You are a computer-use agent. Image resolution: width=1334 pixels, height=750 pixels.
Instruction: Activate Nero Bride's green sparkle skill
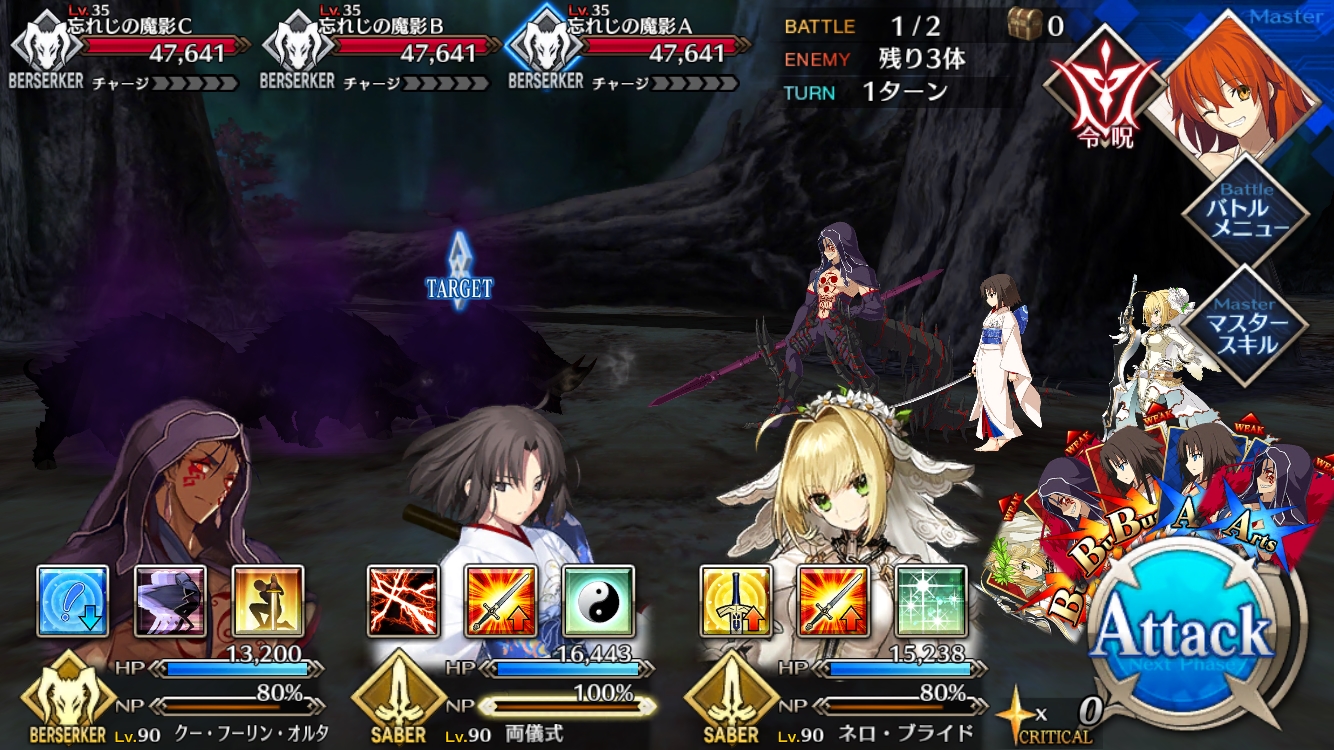931,601
